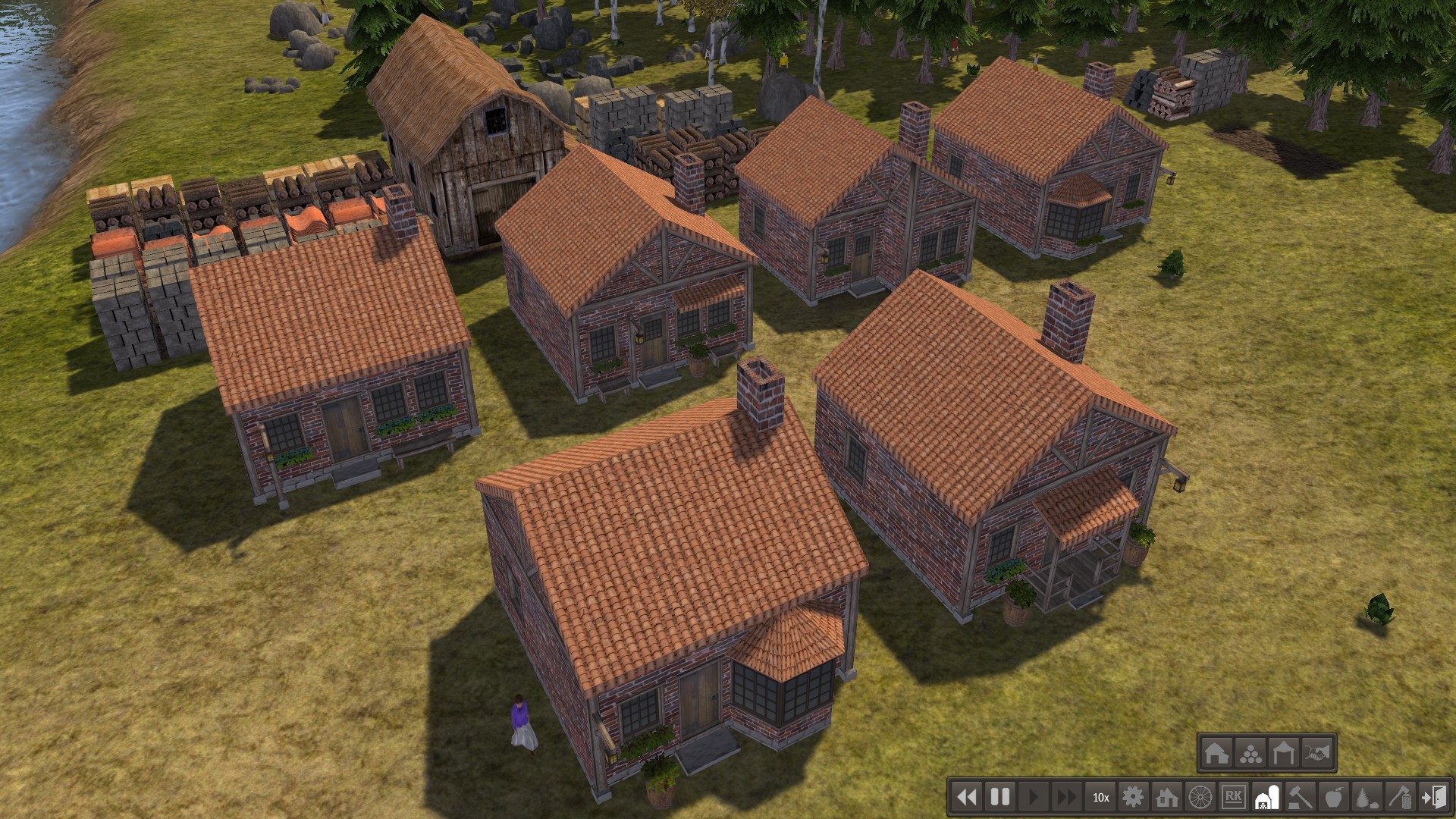Choose the handshake trading post icon
Viewport: 1456px width, 819px height.
(1318, 753)
